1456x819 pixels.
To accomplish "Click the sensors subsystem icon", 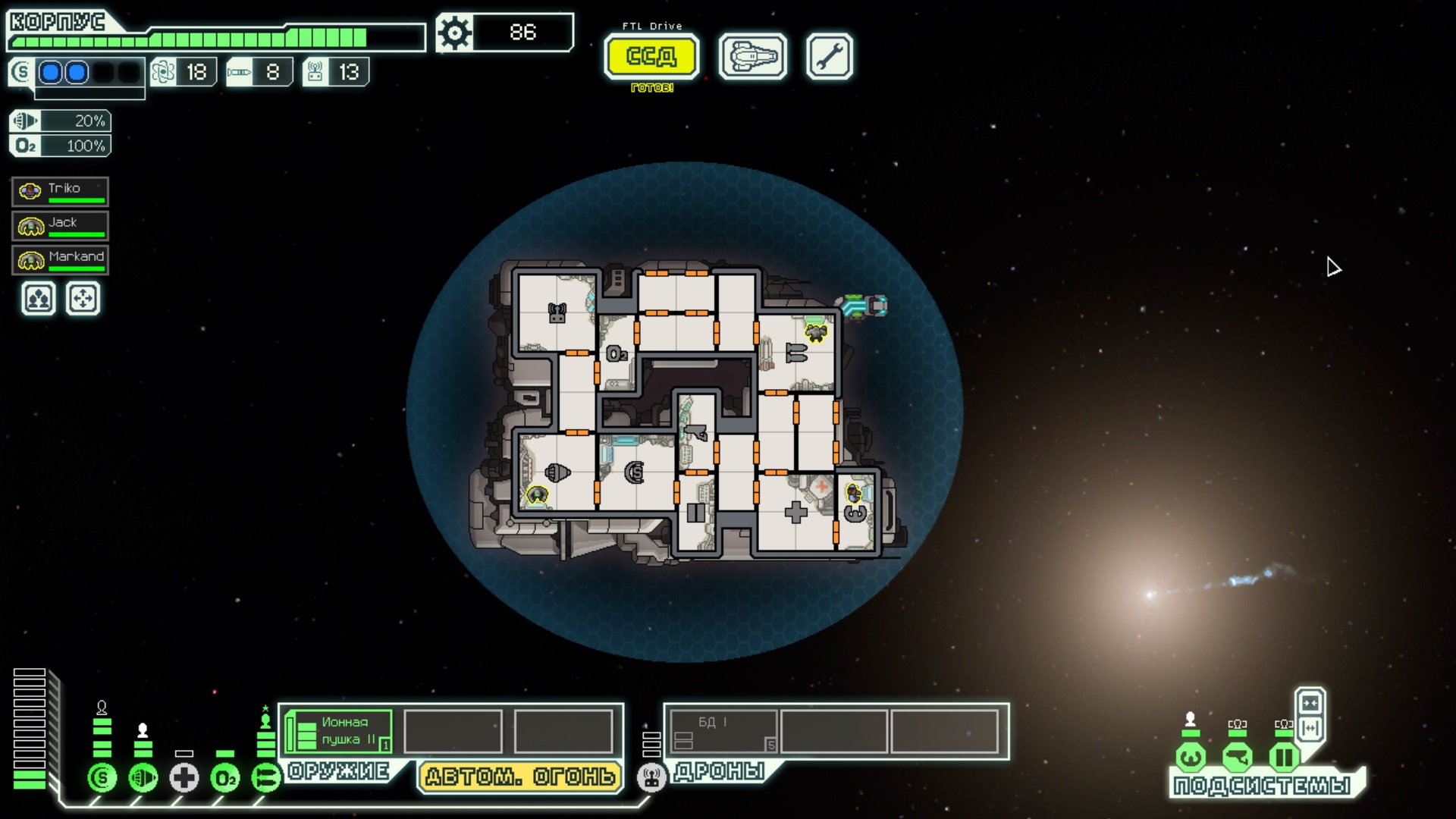I will pos(1238,757).
